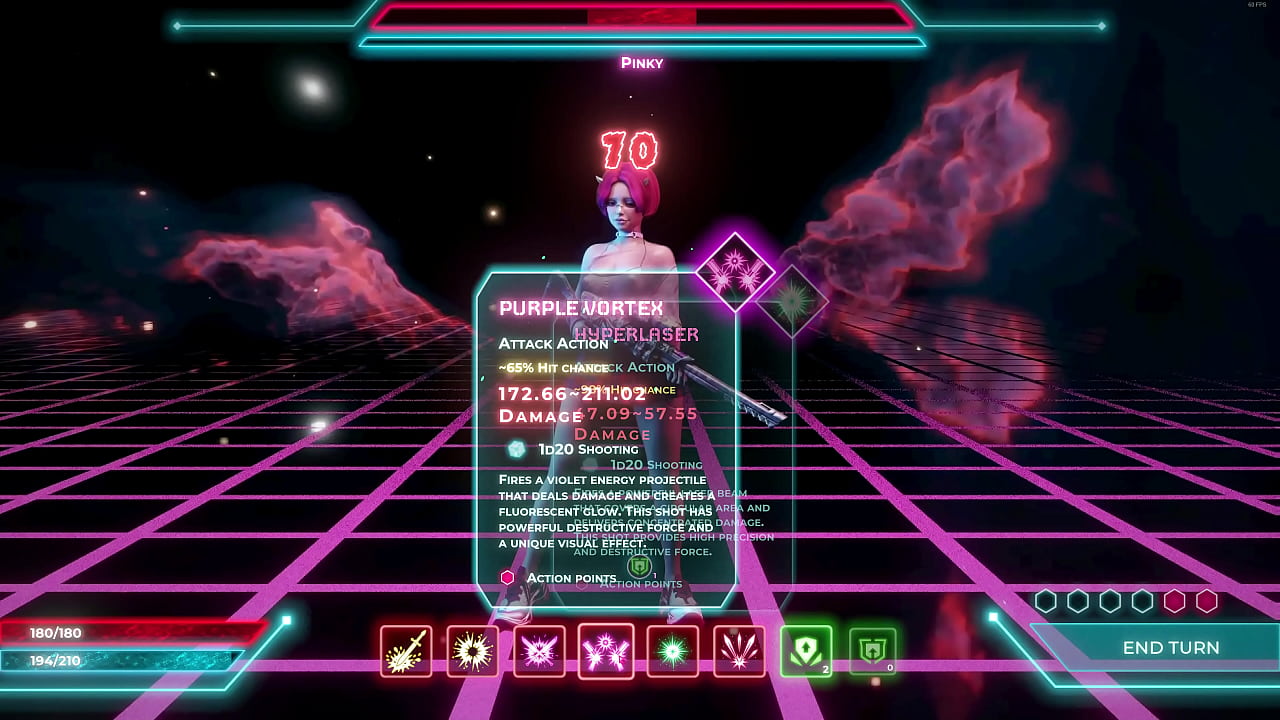Click the End Turn button
1280x720 pixels.
(1170, 648)
